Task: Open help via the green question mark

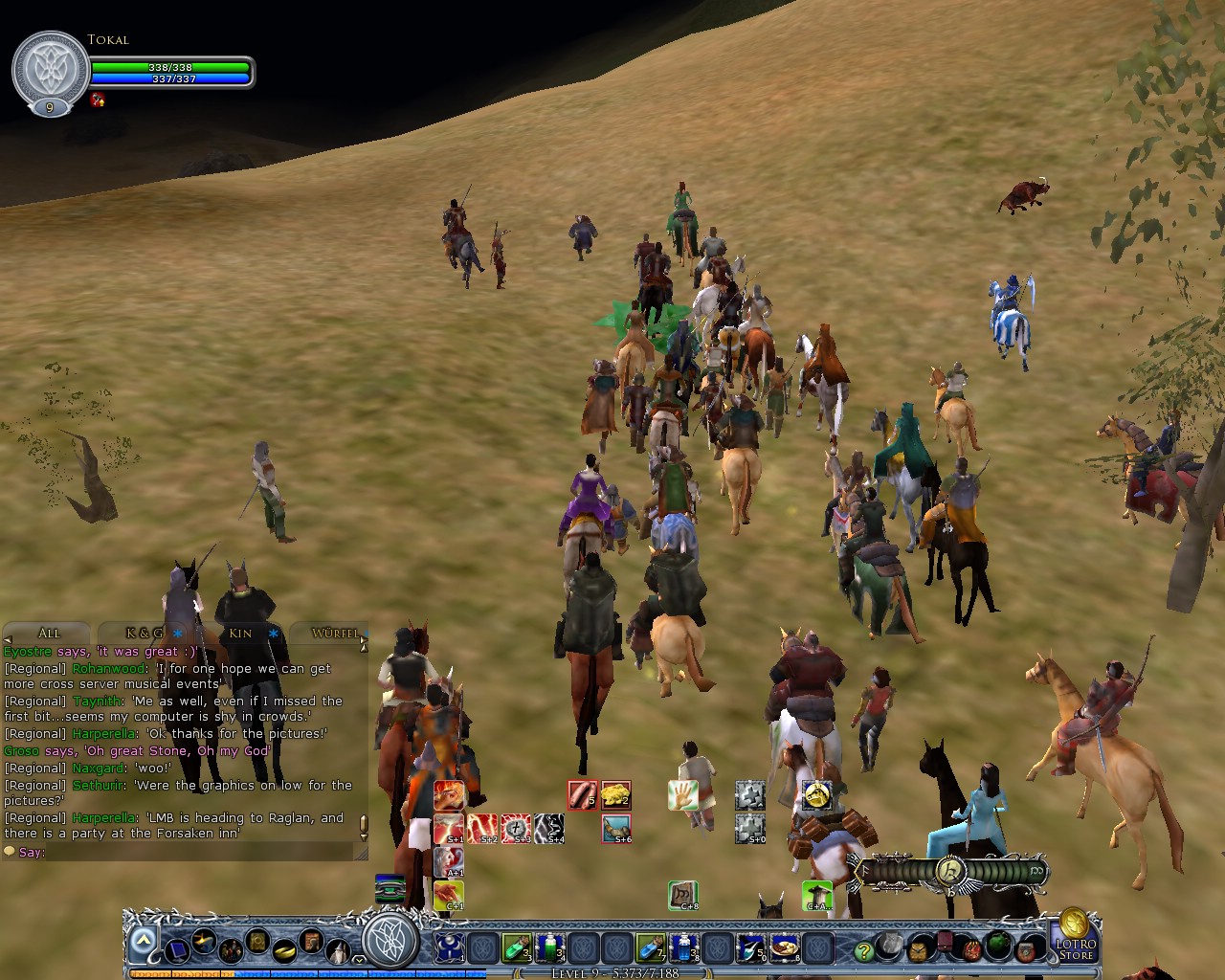Action: click(862, 950)
